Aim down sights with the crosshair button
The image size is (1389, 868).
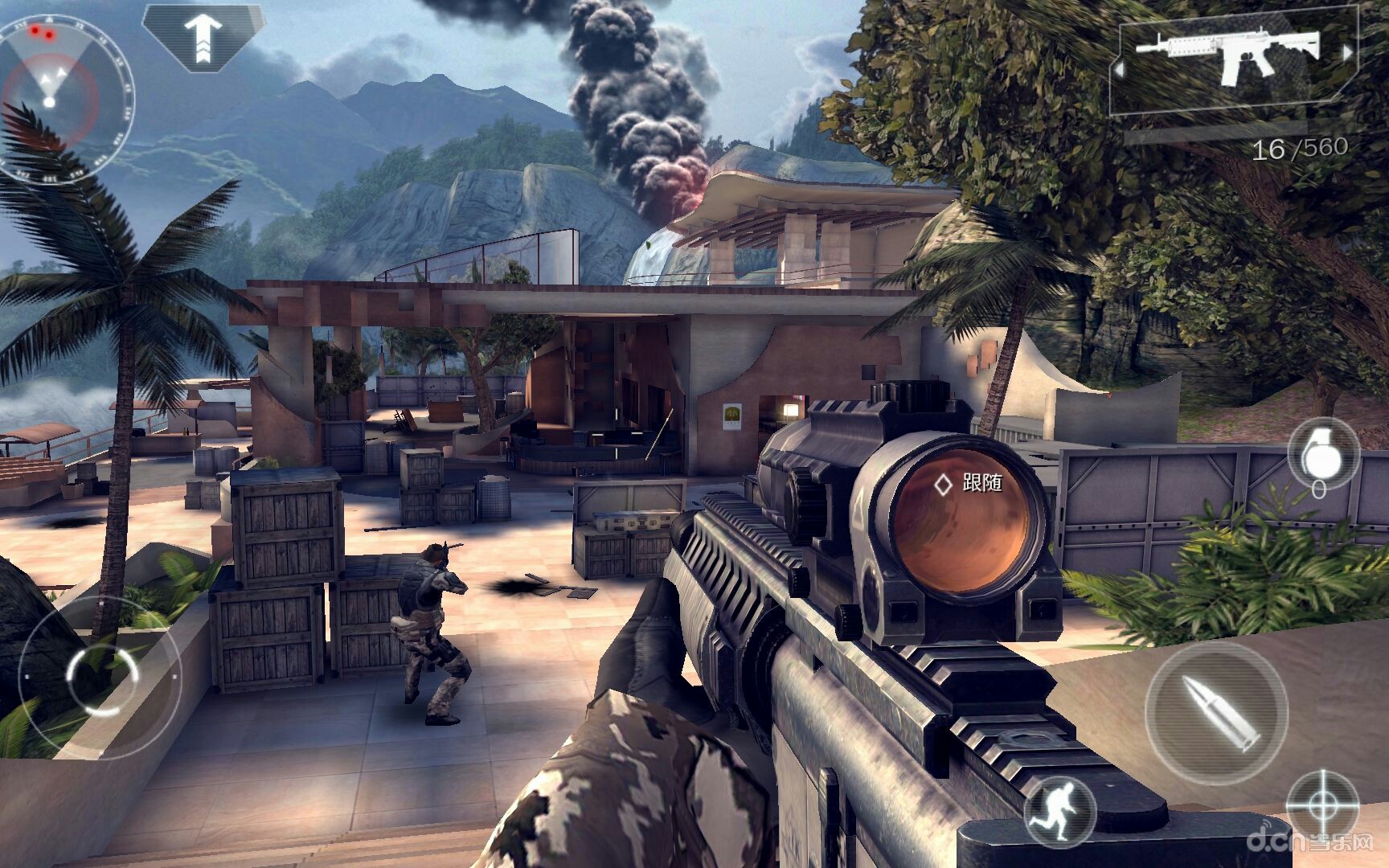click(1322, 806)
